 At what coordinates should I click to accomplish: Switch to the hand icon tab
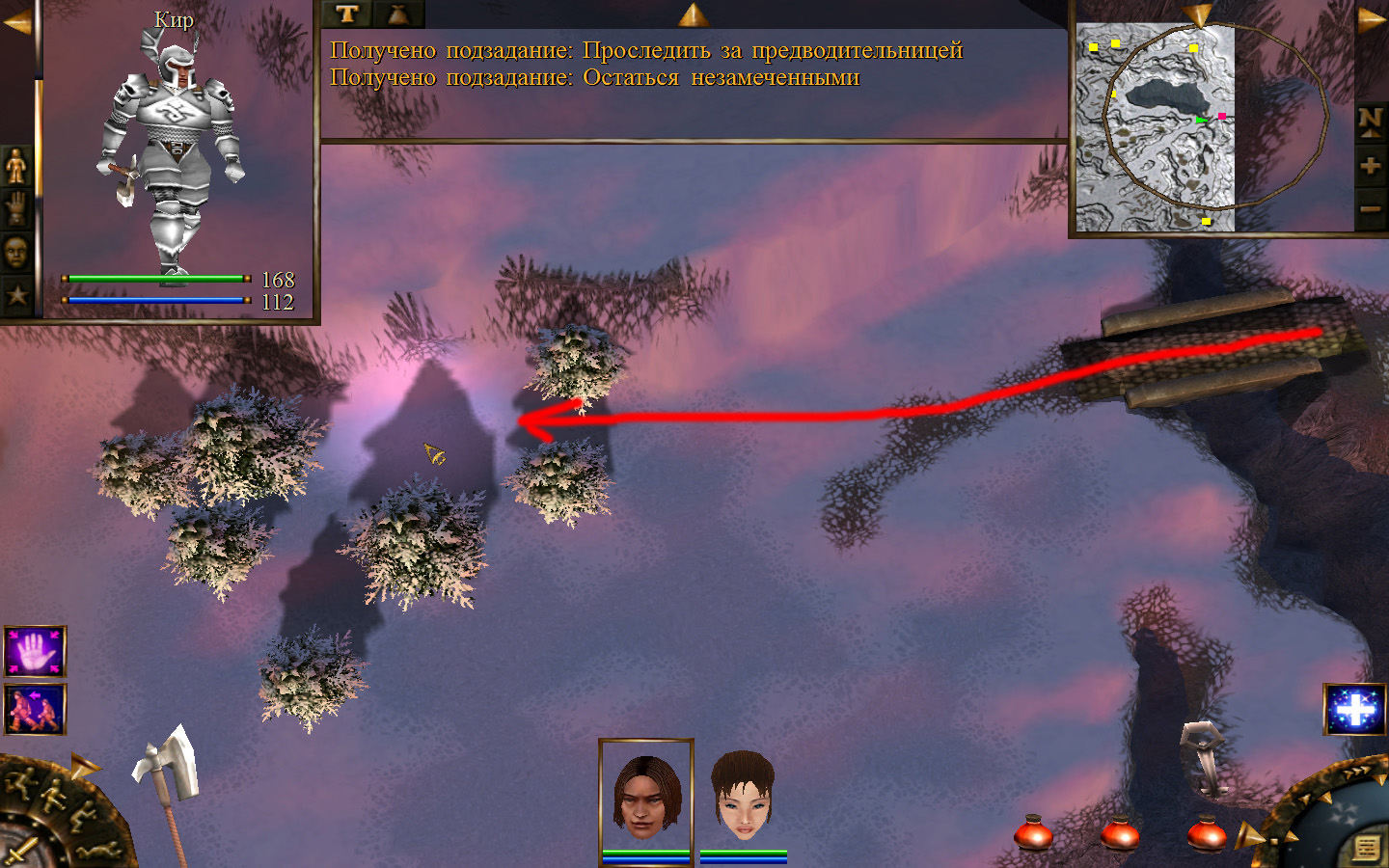(16, 208)
